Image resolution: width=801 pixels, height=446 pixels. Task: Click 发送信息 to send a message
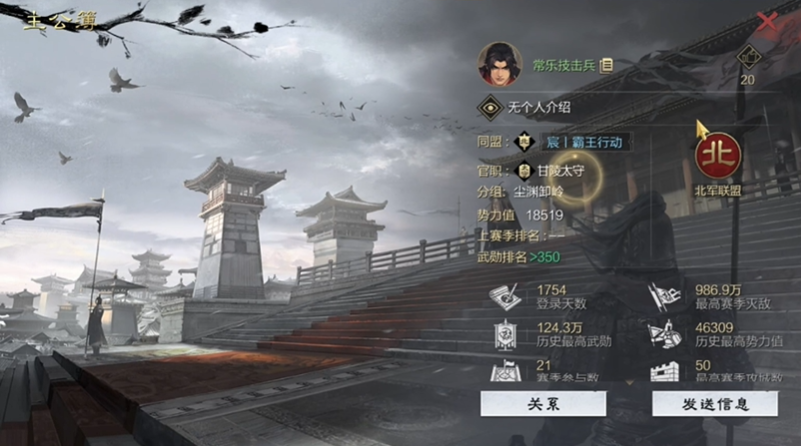coord(715,403)
